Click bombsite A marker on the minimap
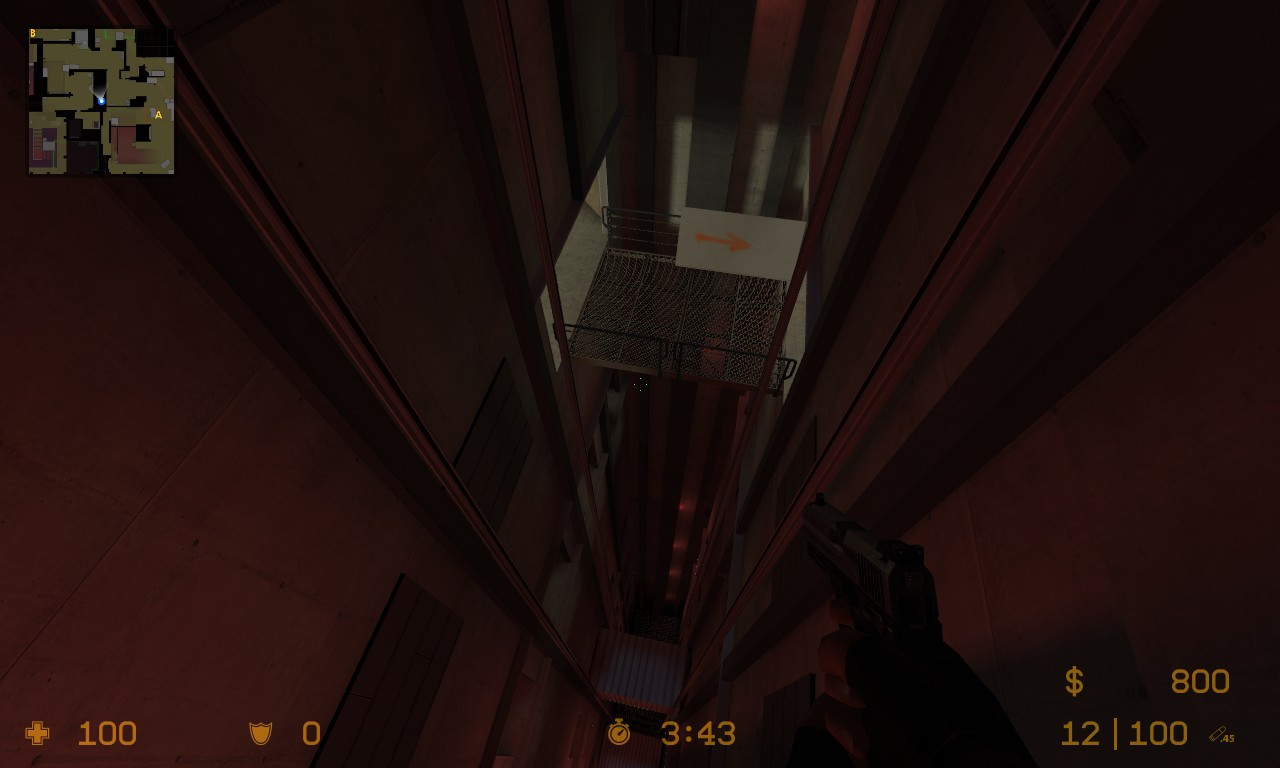This screenshot has height=768, width=1280. (x=157, y=115)
